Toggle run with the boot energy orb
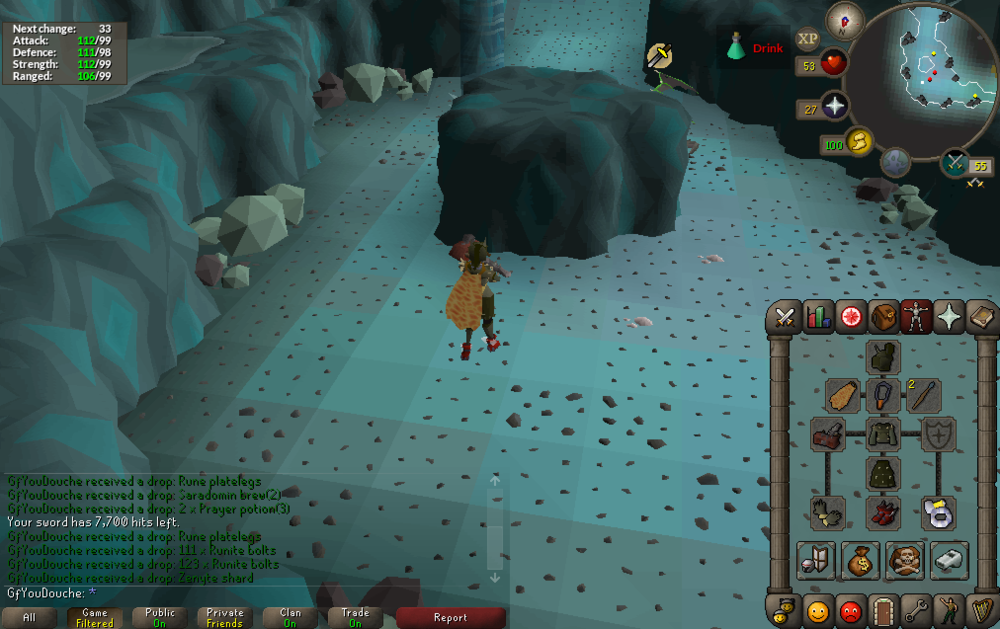The height and width of the screenshot is (629, 1000). tap(859, 143)
